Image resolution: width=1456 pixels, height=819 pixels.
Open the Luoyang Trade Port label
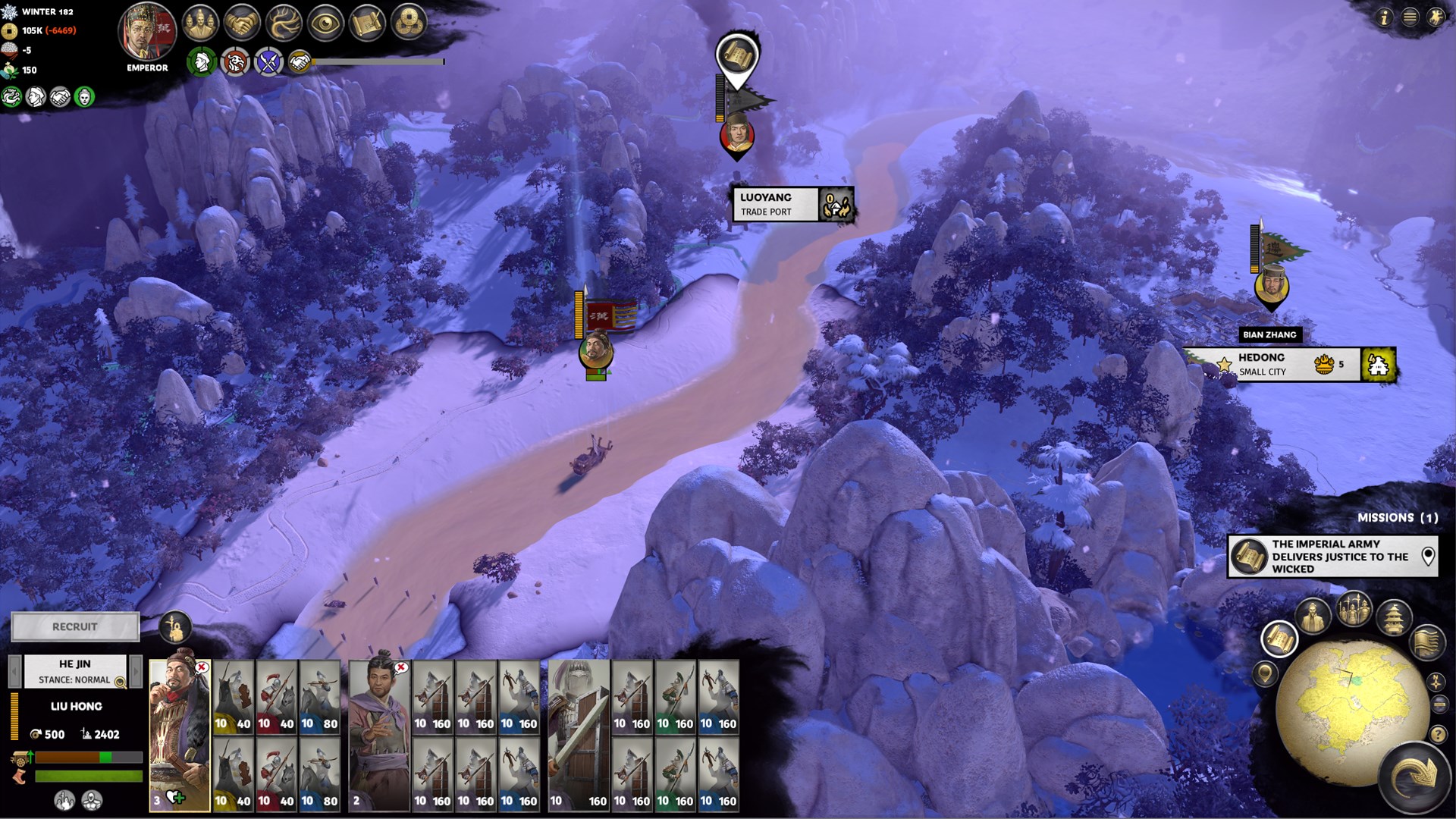tap(775, 204)
